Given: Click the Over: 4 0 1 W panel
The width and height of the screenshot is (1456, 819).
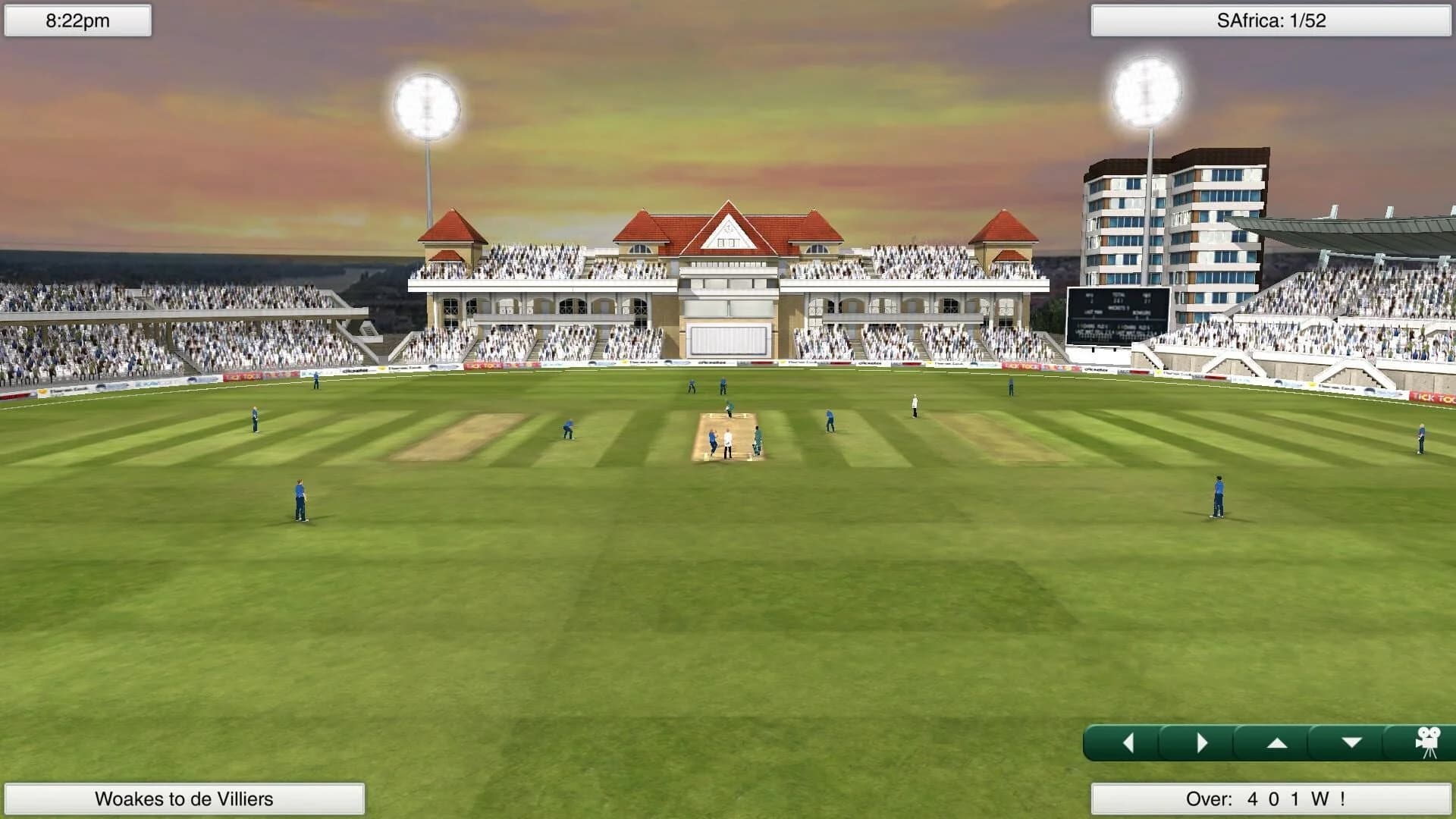Looking at the screenshot, I should 1271,798.
